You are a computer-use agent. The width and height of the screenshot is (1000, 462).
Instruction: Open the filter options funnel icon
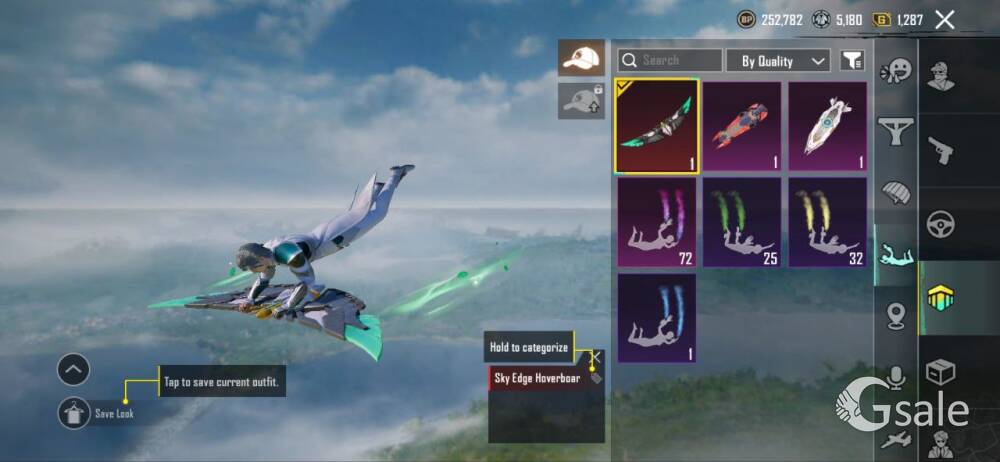pos(851,61)
